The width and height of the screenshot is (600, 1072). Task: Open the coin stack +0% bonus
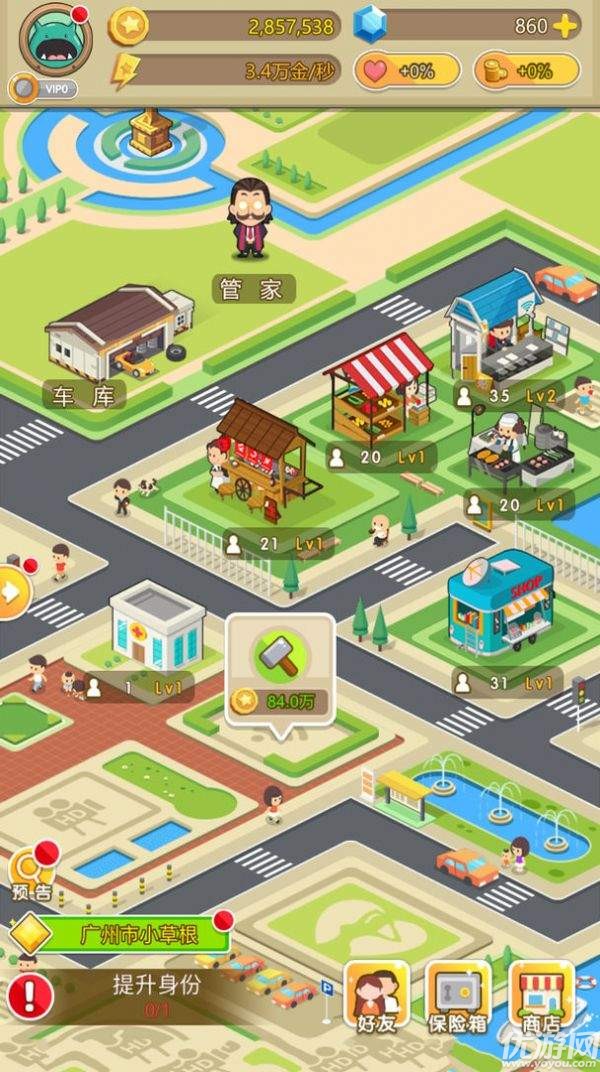coord(527,71)
